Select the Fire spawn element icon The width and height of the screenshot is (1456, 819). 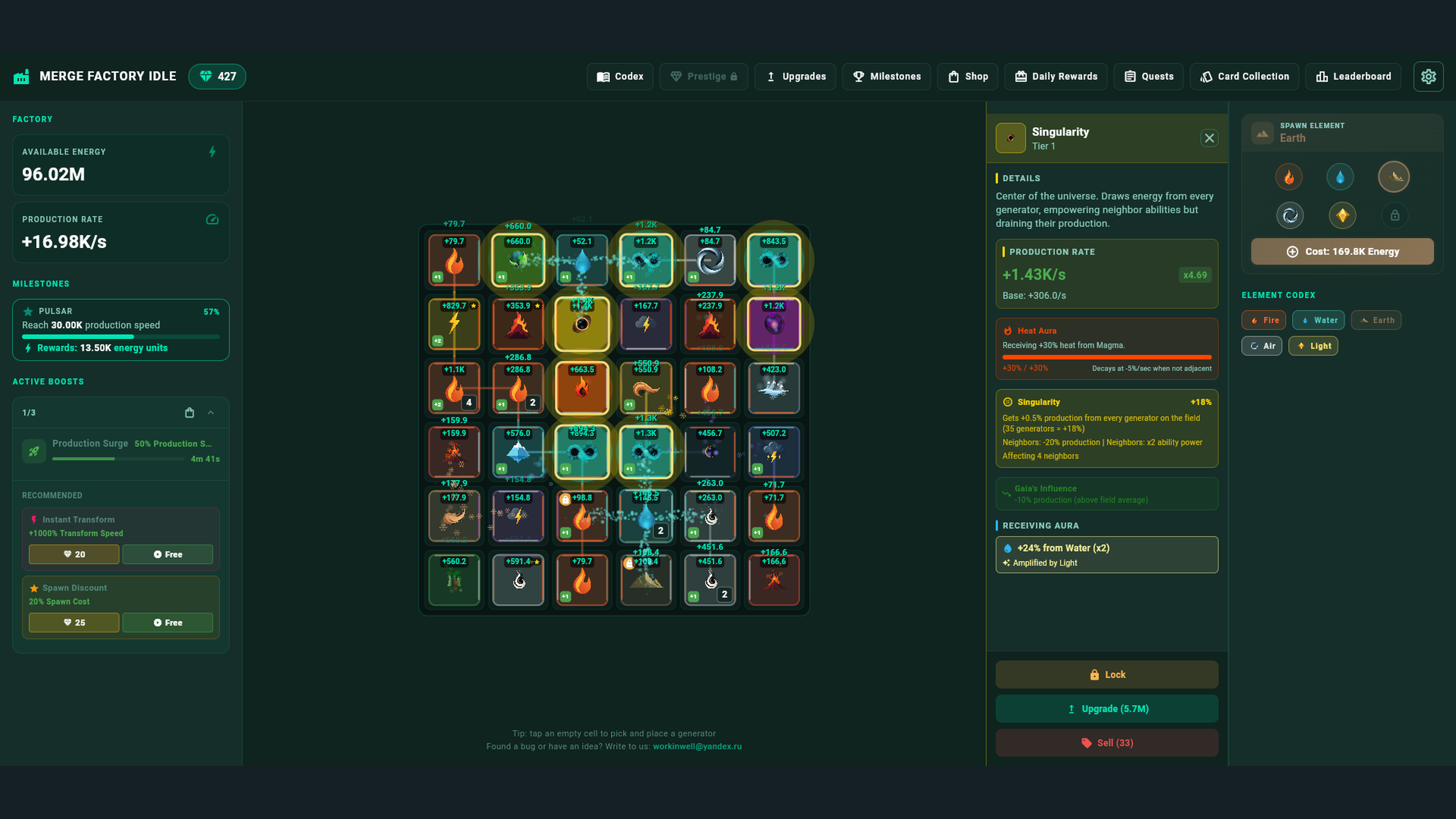[x=1289, y=176]
